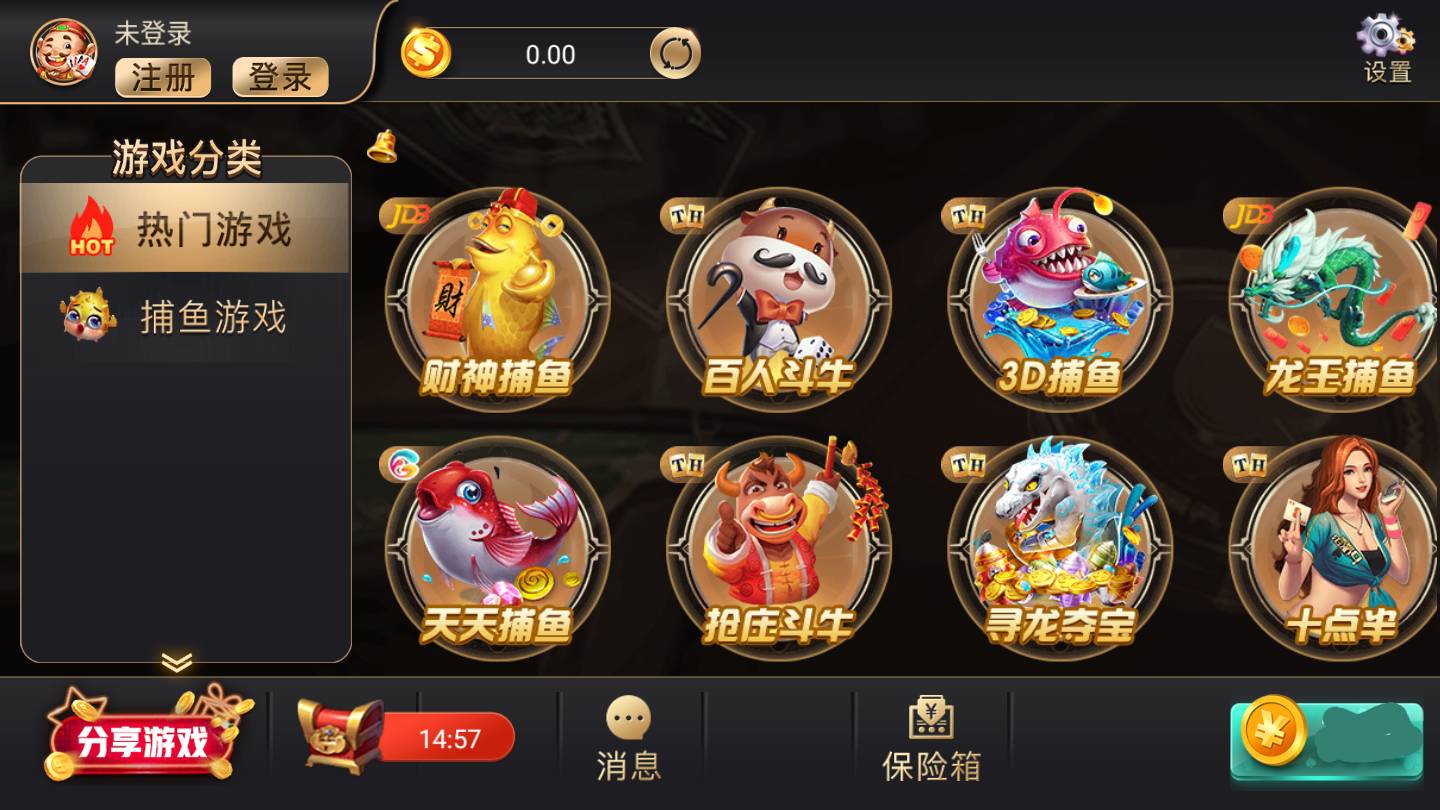Select the 热门游戏 category
The width and height of the screenshot is (1440, 810).
185,228
